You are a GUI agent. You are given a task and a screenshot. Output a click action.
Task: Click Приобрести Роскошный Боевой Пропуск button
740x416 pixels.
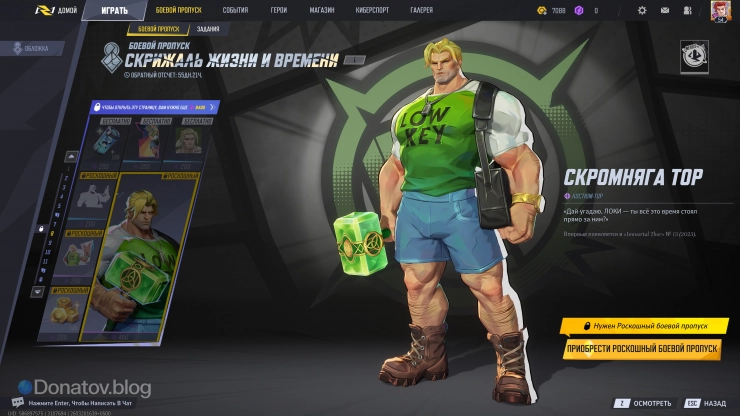pyautogui.click(x=643, y=349)
